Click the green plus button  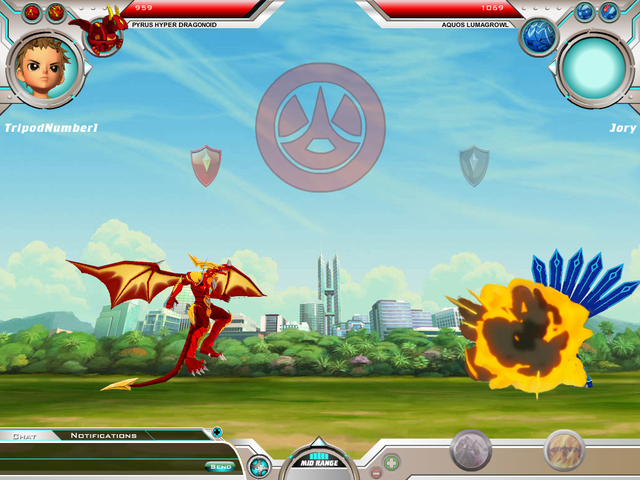click(392, 463)
